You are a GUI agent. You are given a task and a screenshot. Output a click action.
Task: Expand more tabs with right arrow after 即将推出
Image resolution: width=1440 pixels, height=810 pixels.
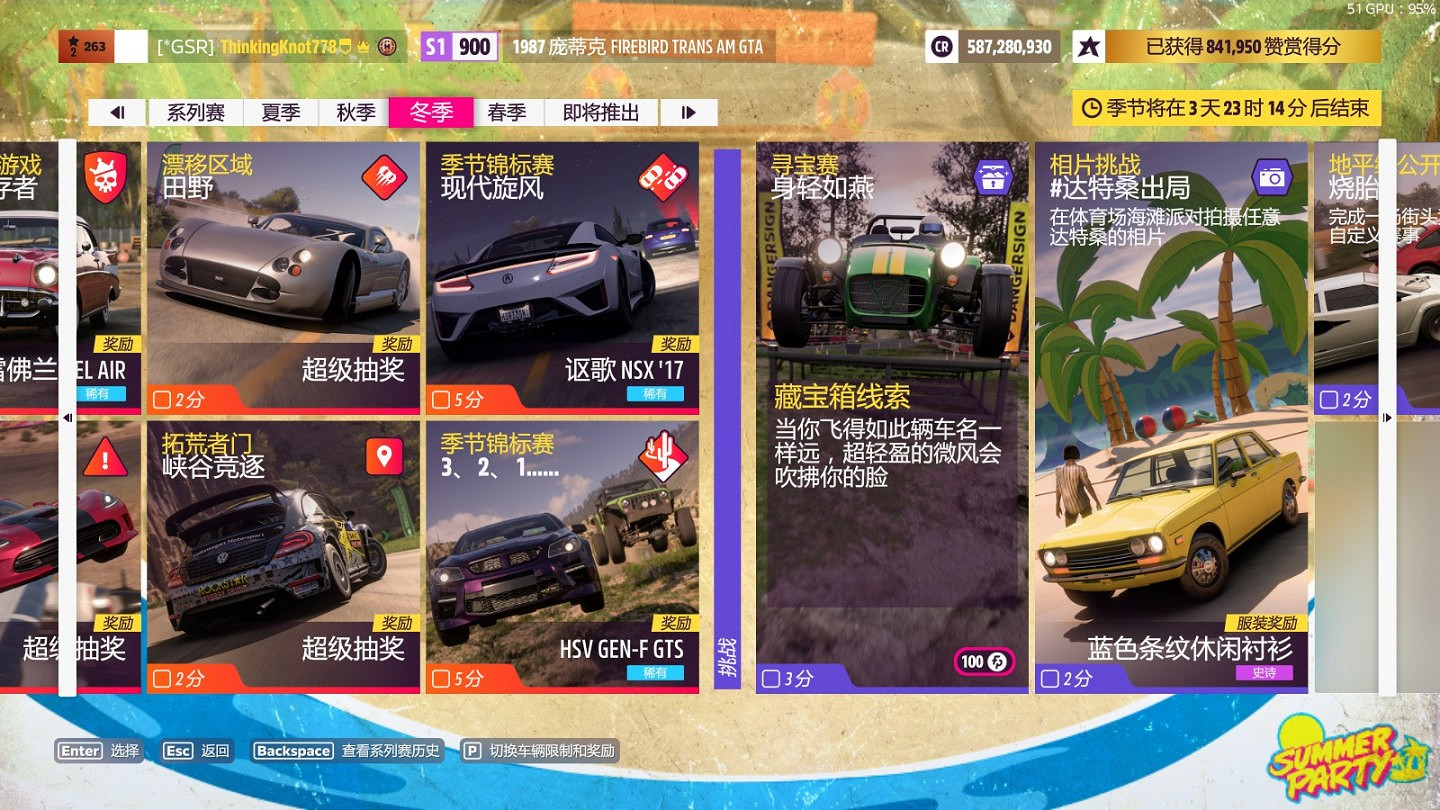[x=687, y=112]
